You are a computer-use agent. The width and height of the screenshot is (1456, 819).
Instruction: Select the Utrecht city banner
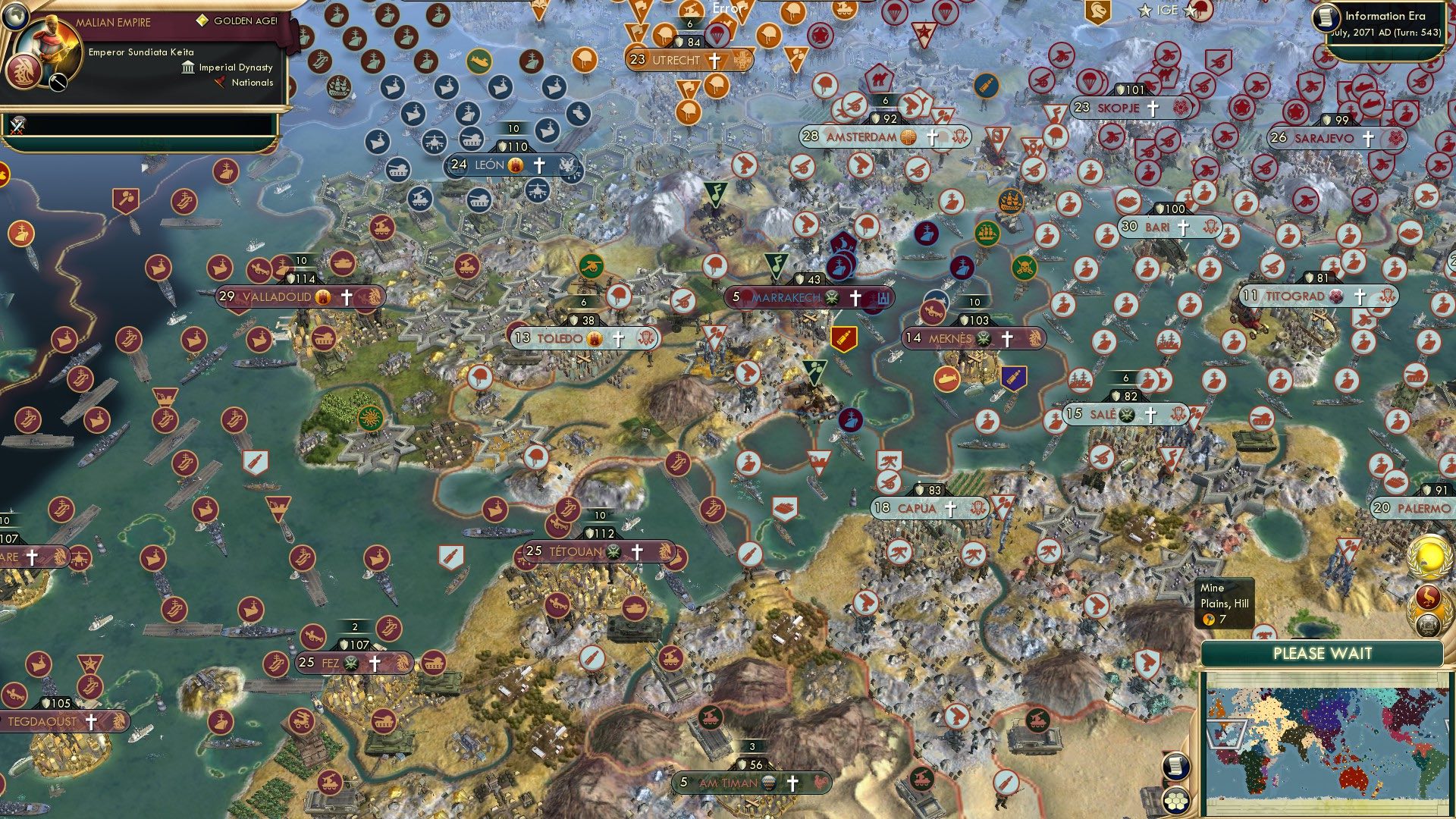(675, 58)
